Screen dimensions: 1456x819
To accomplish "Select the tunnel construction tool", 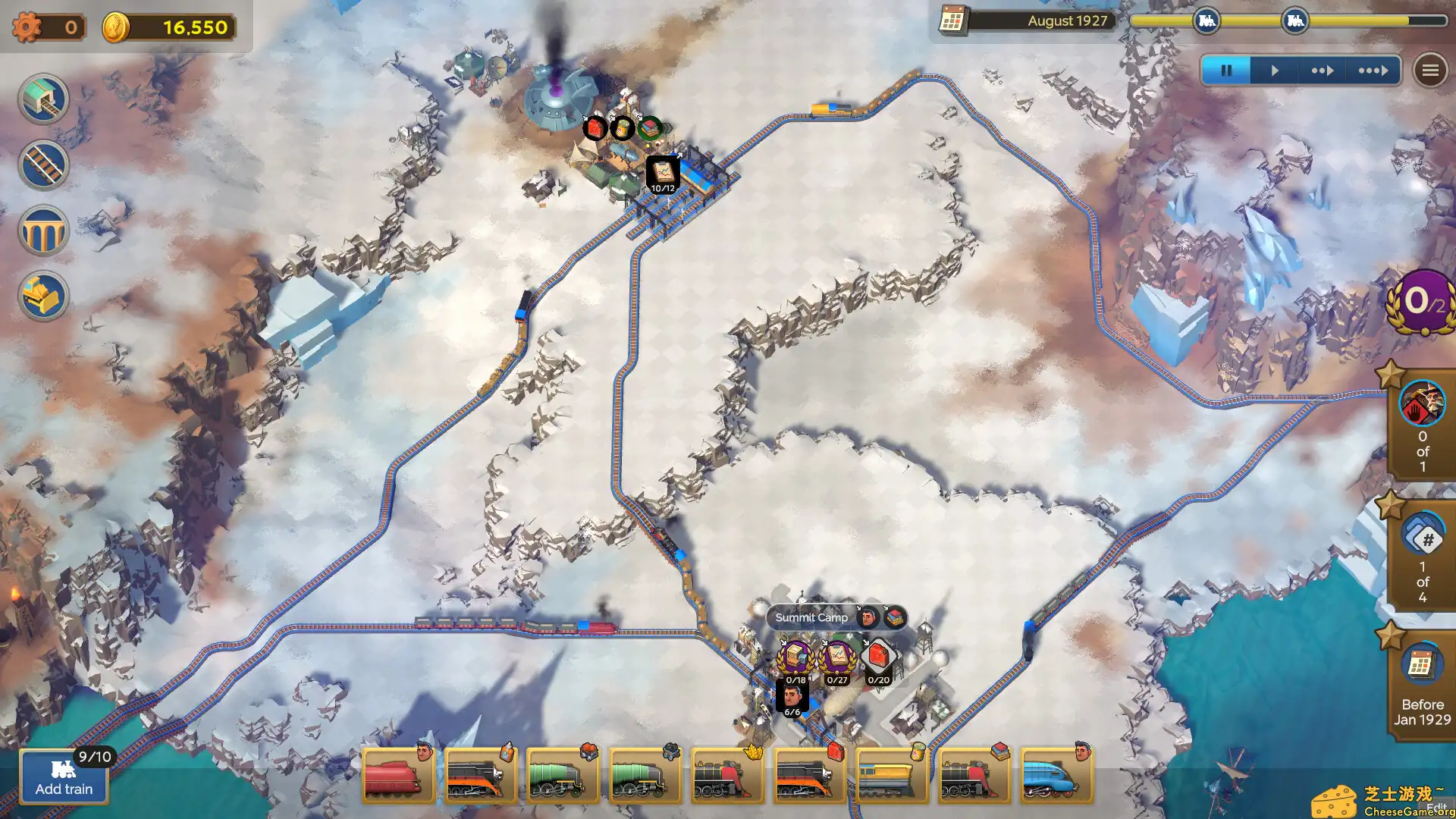I will click(x=42, y=99).
